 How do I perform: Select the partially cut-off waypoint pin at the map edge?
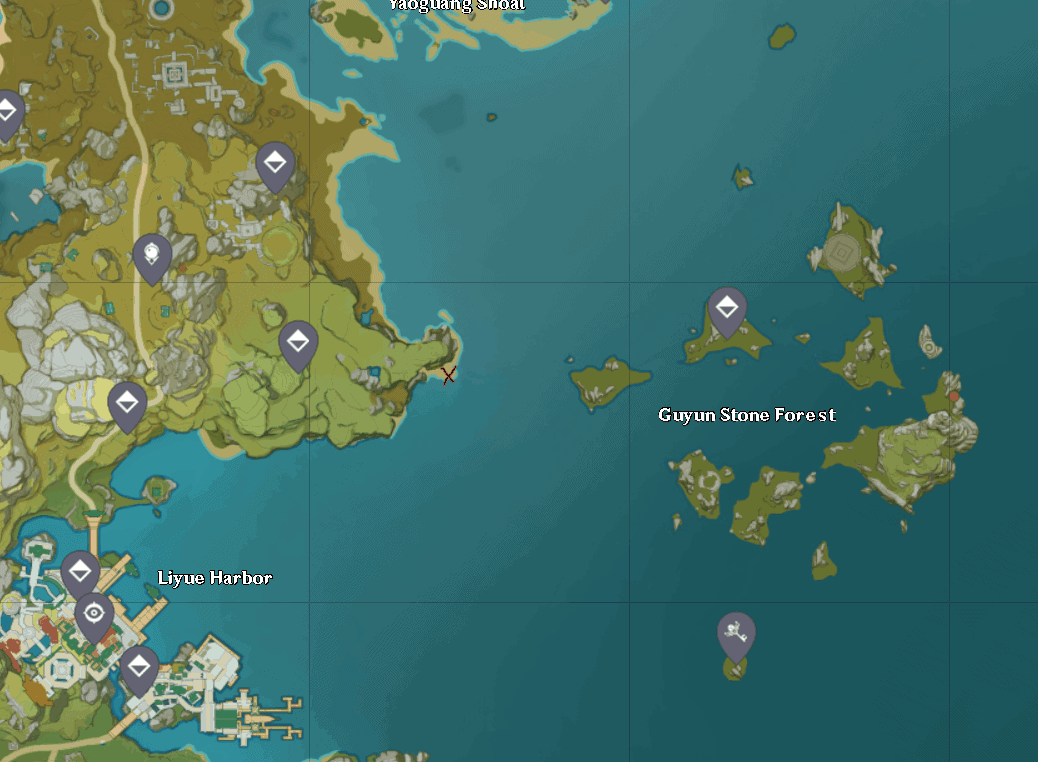8,111
